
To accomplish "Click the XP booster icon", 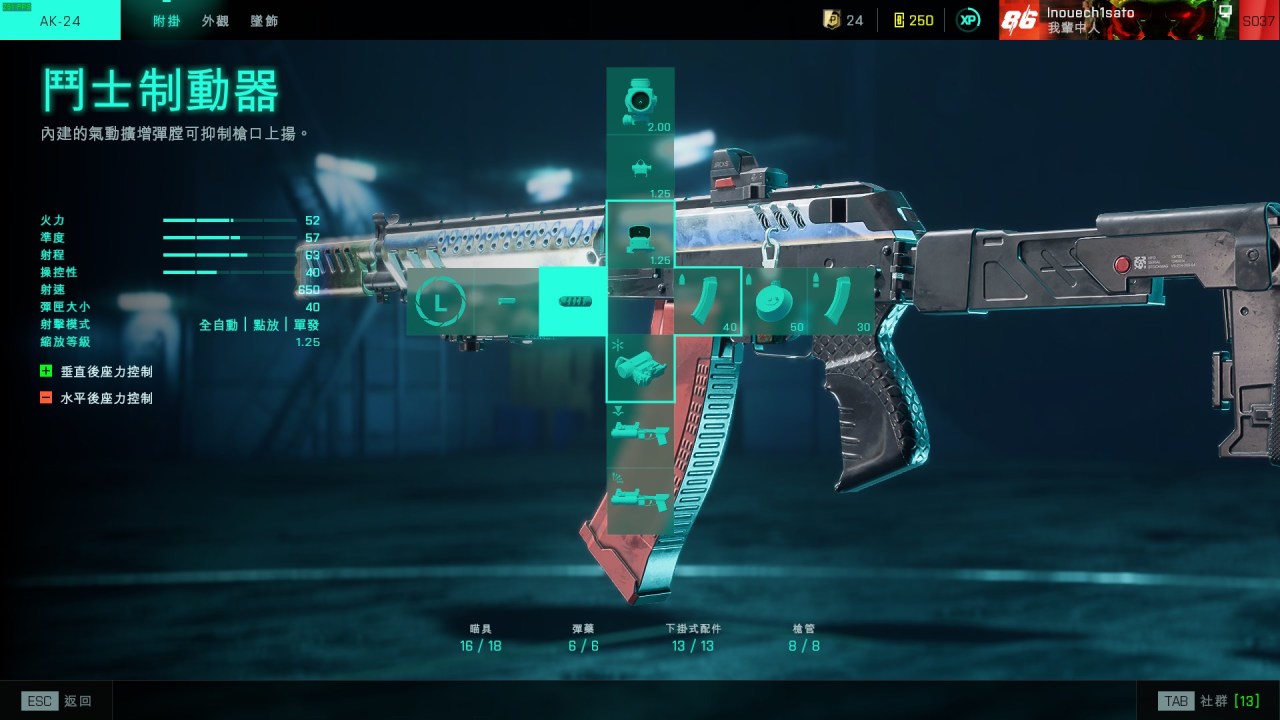I will pos(968,20).
